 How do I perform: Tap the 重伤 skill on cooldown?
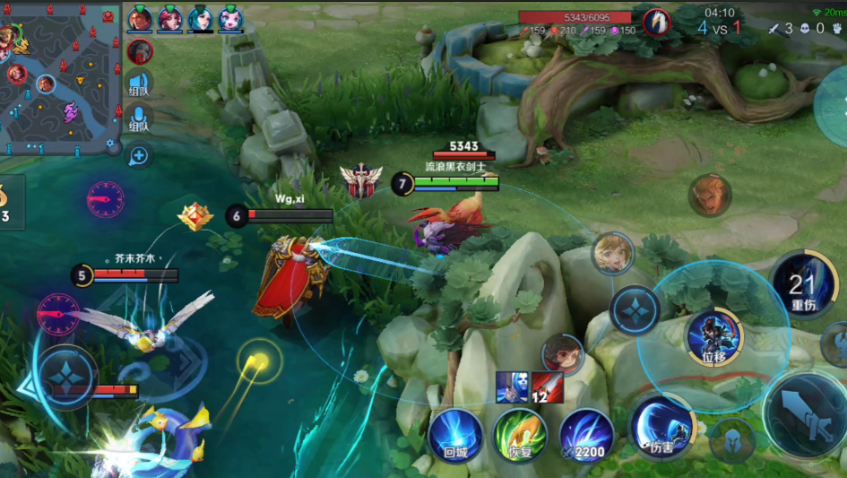tap(804, 283)
